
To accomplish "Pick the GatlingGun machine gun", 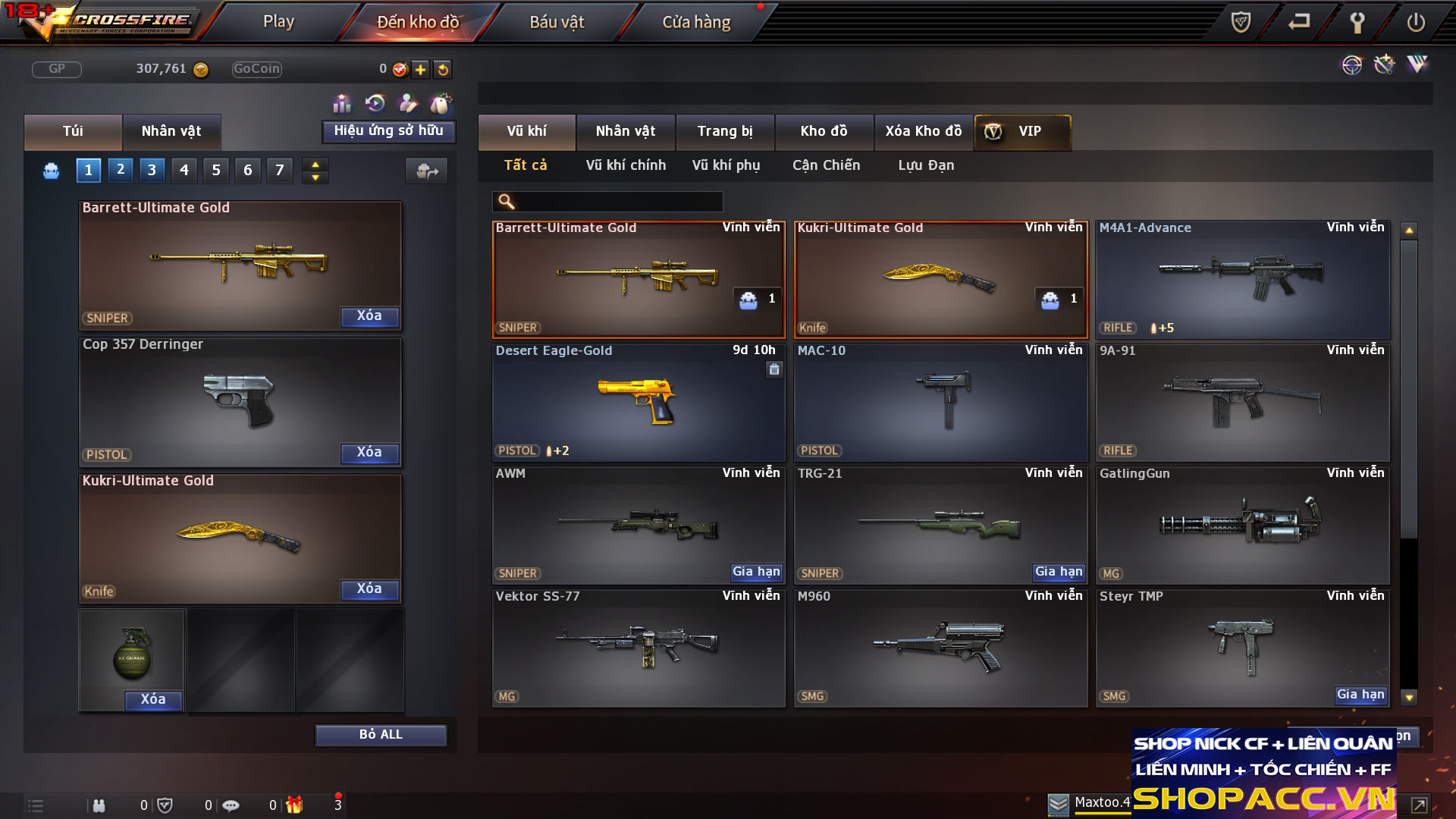I will coord(1242,525).
